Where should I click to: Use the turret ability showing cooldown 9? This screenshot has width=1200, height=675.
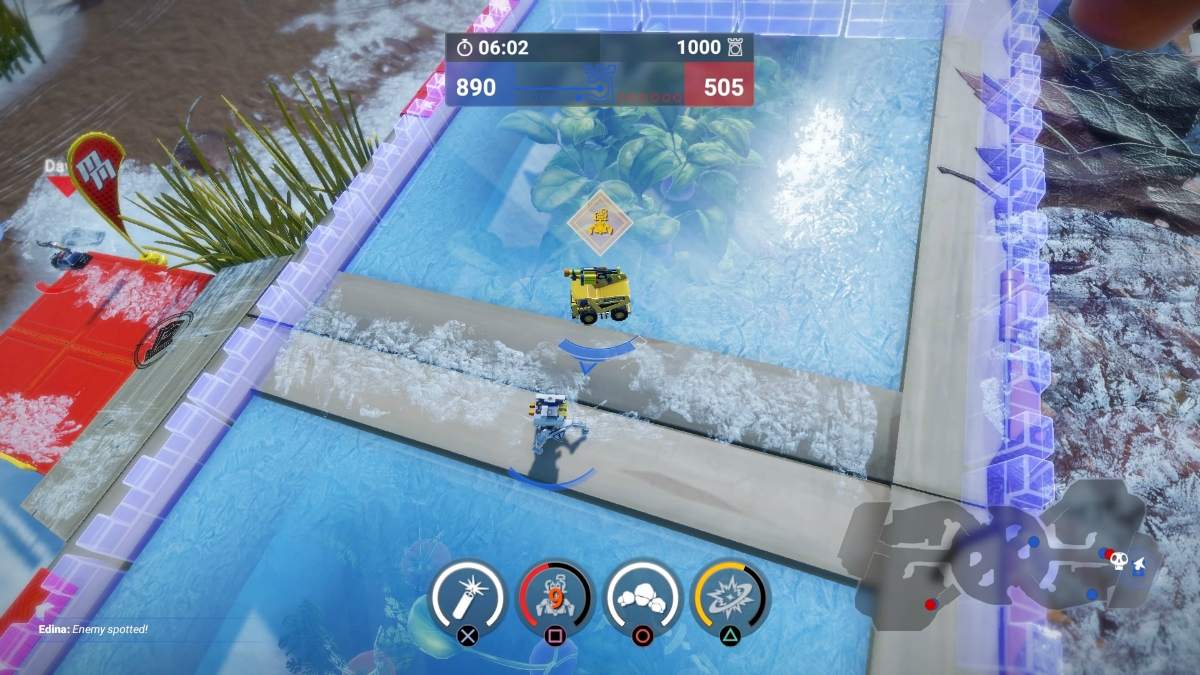pos(555,597)
